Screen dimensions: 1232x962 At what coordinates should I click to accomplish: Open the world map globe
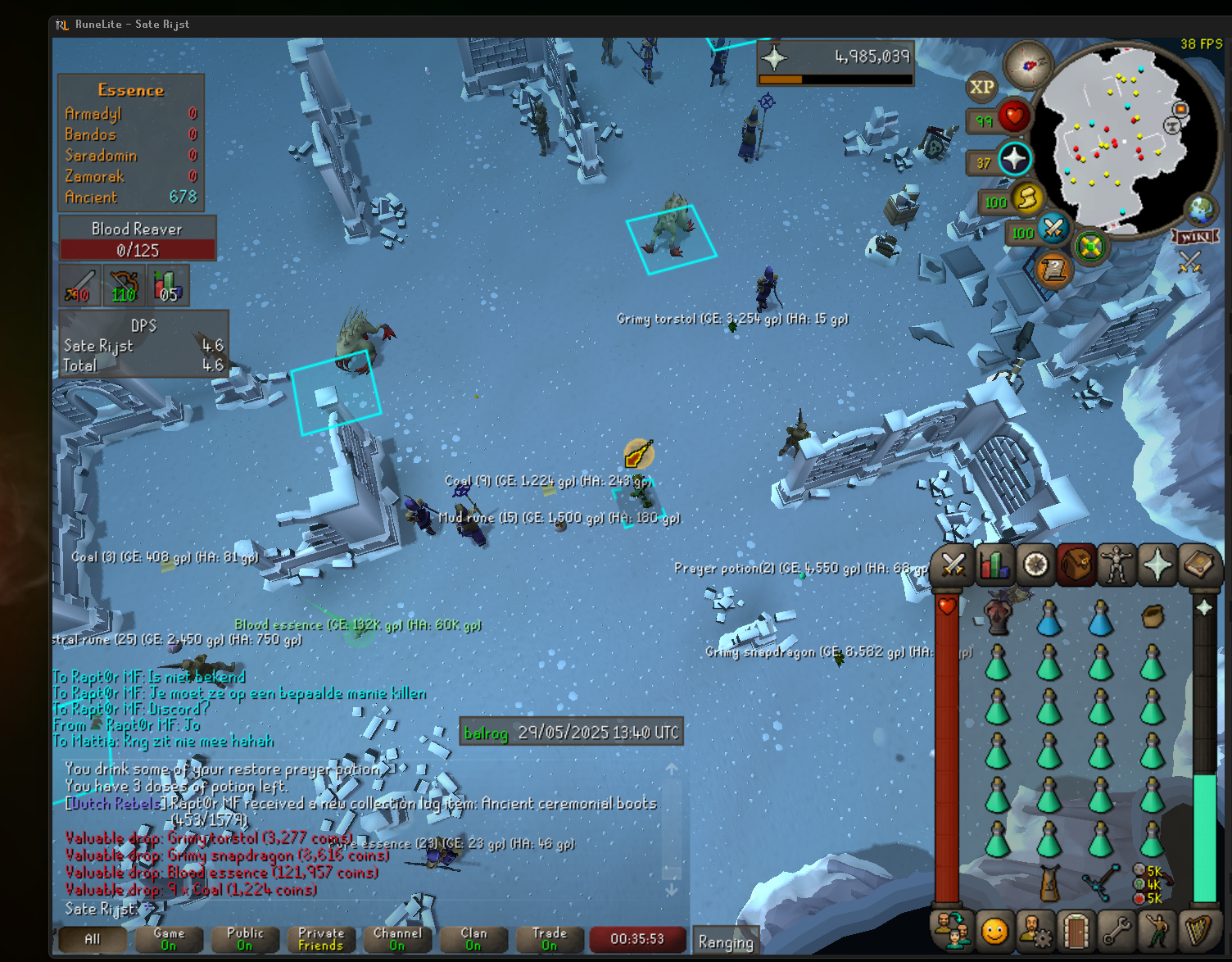tap(1200, 210)
